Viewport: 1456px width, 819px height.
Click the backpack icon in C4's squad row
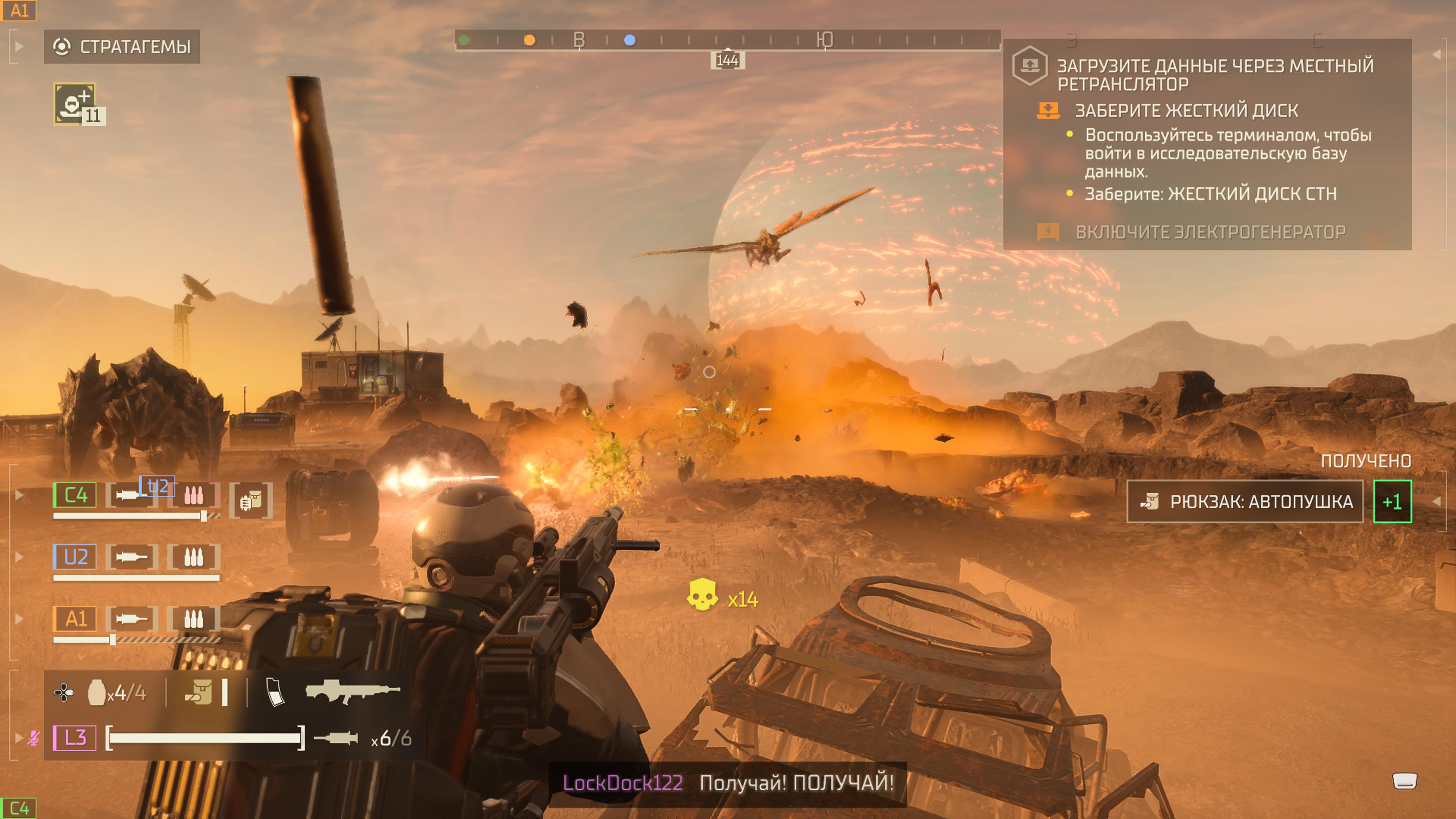(x=251, y=500)
